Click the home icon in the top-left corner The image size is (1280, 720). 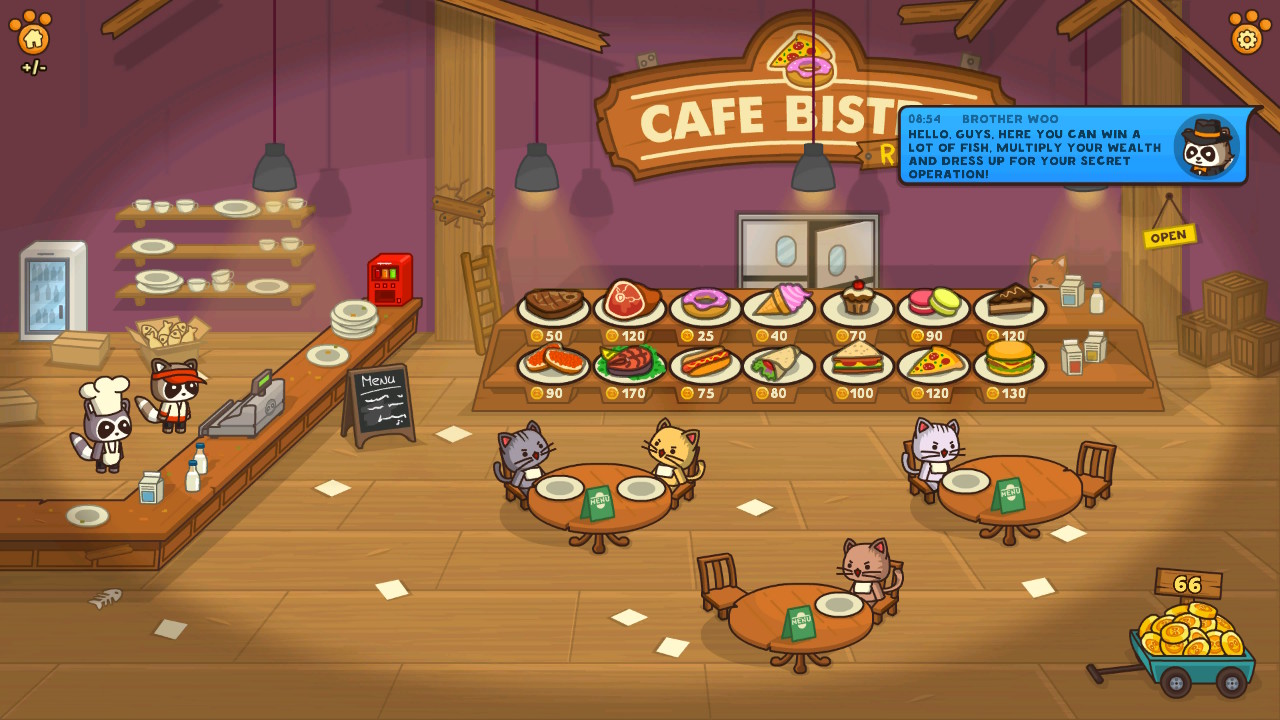point(34,38)
